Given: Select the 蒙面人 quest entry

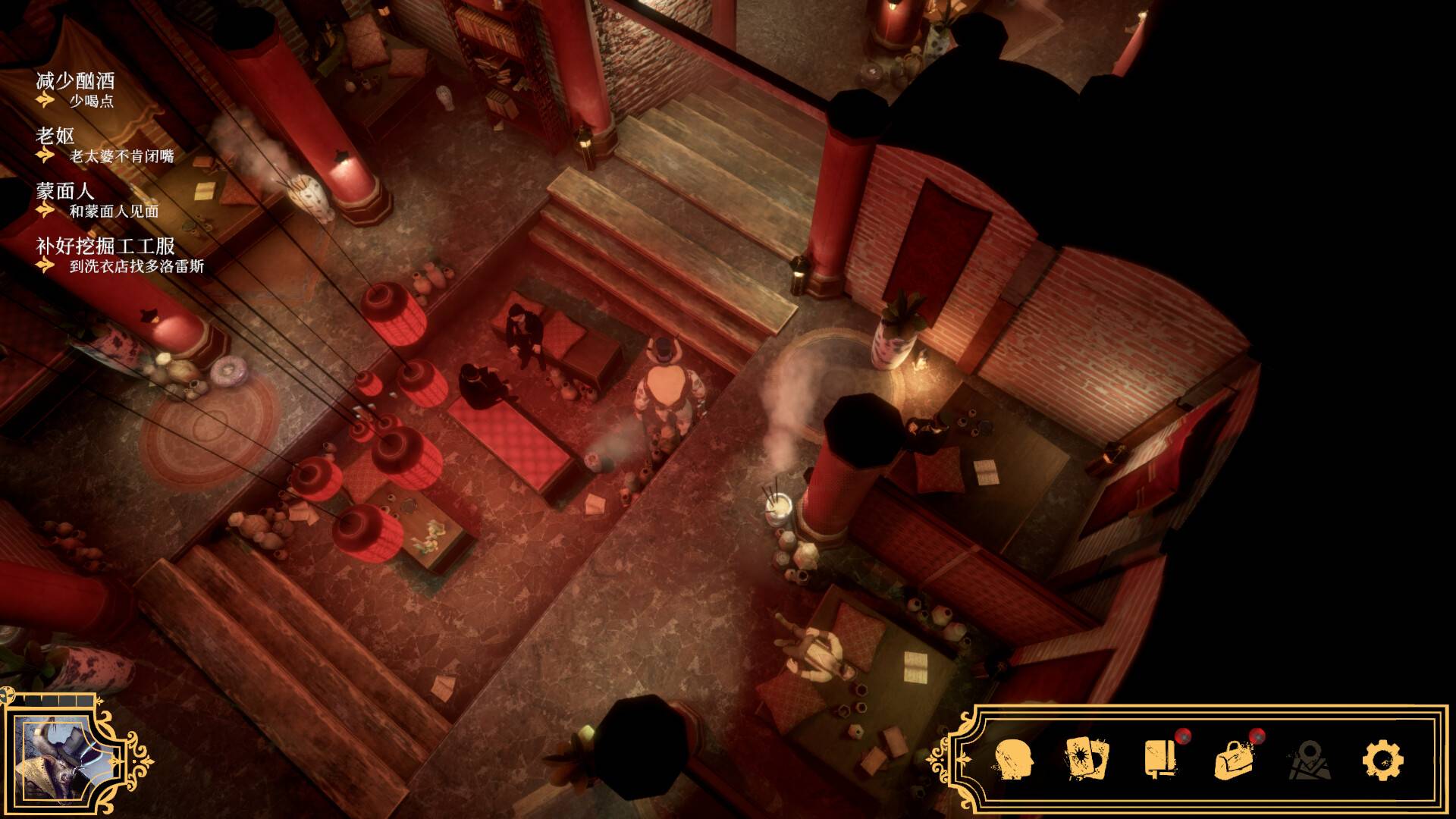Looking at the screenshot, I should coord(65,191).
